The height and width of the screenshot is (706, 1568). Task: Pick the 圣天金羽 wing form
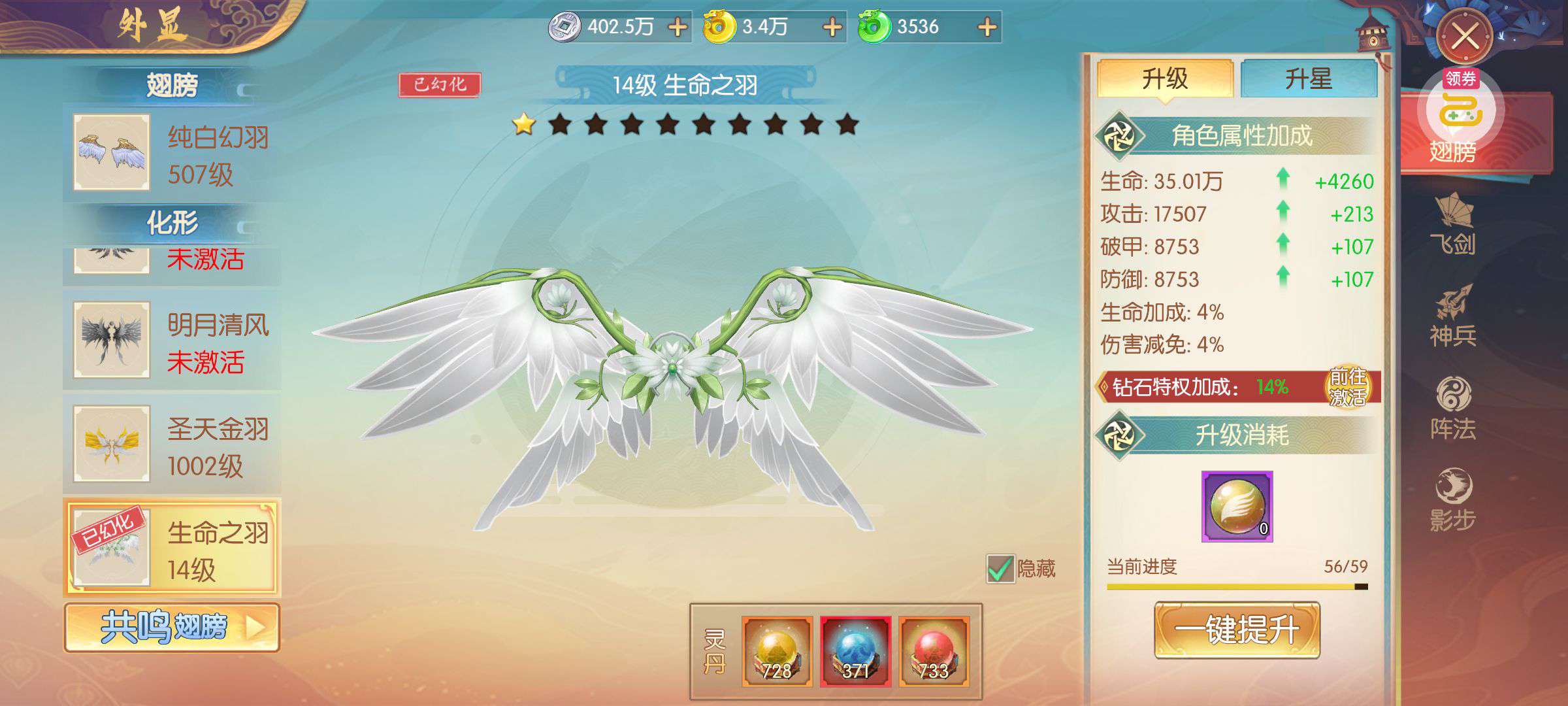(172, 445)
